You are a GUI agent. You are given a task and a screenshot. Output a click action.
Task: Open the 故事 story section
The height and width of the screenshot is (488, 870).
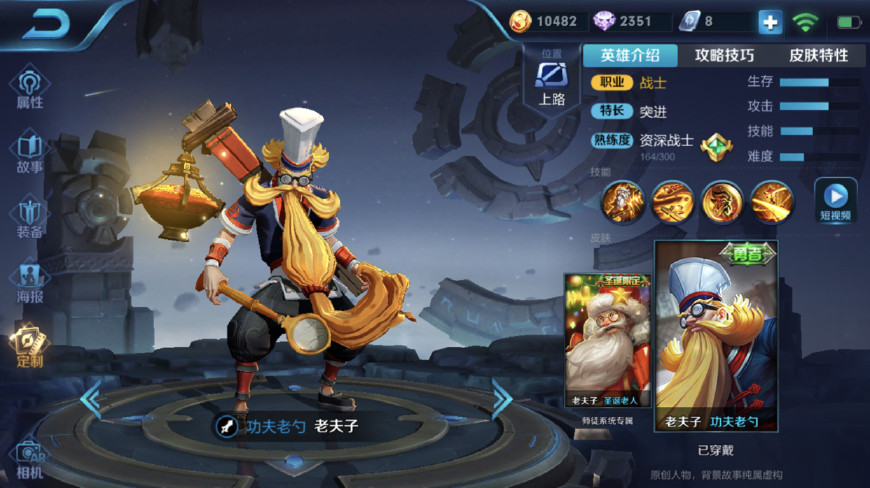[30, 152]
